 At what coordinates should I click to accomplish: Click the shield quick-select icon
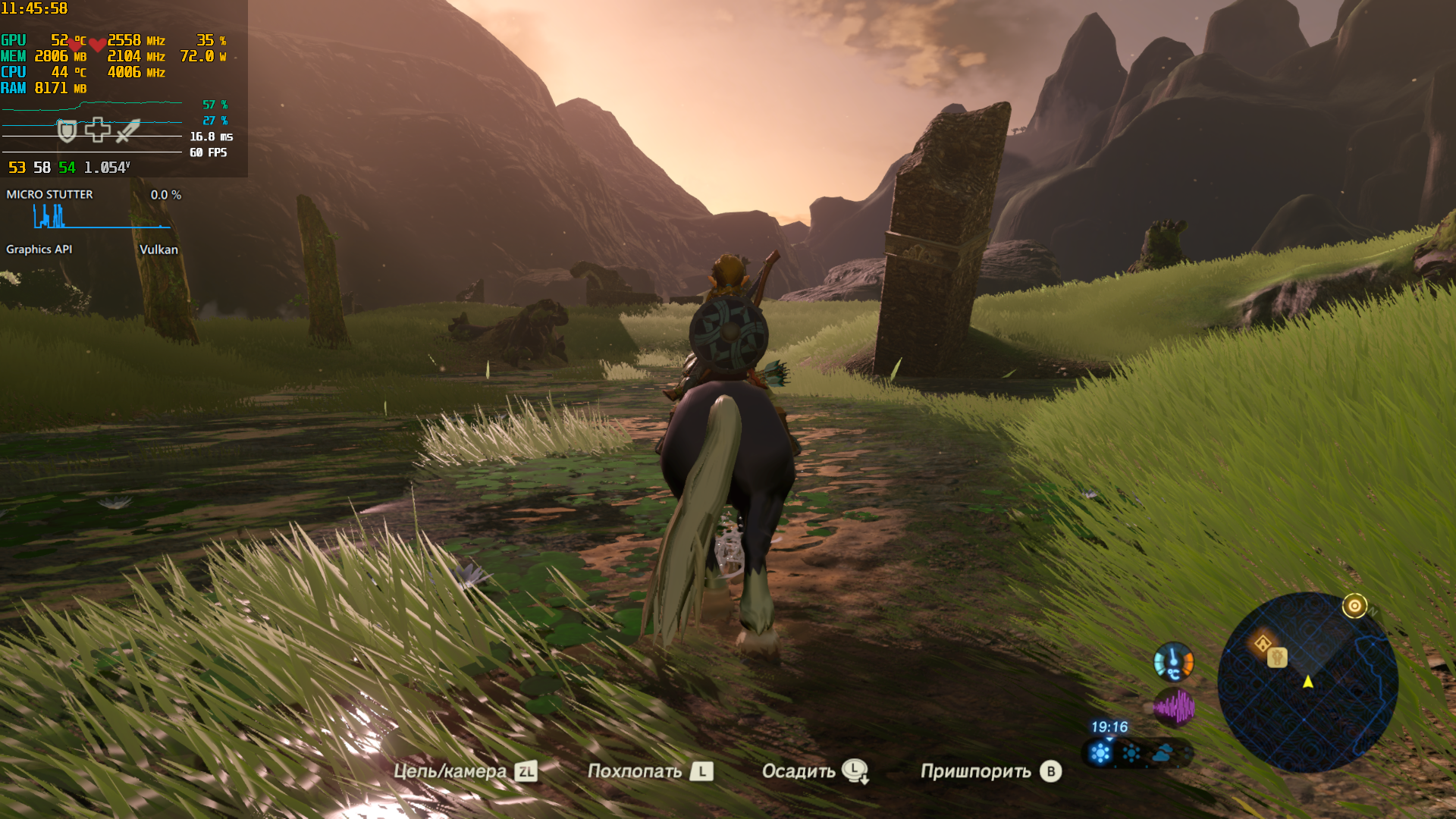tap(67, 131)
